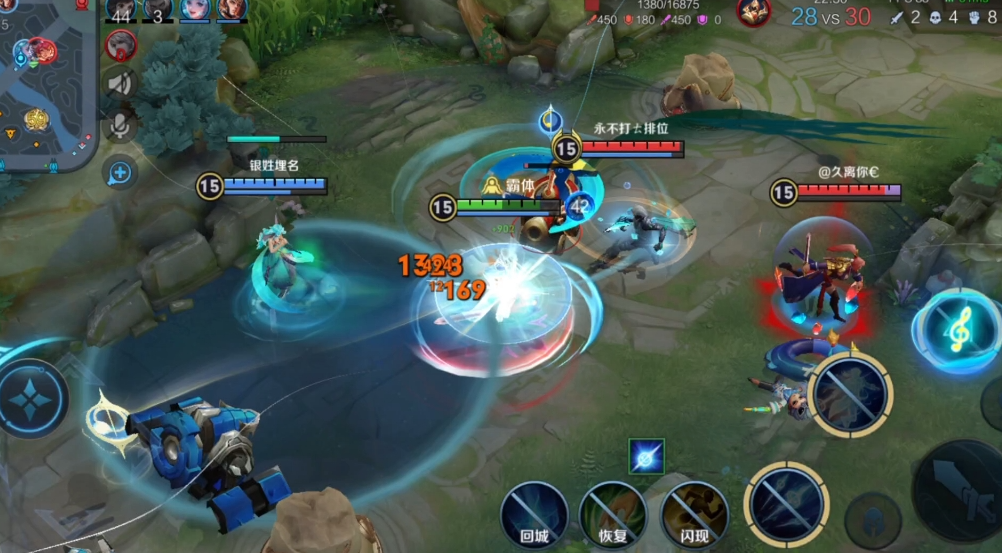
Task: Tap the sword basic attack button
Action: pos(960,488)
